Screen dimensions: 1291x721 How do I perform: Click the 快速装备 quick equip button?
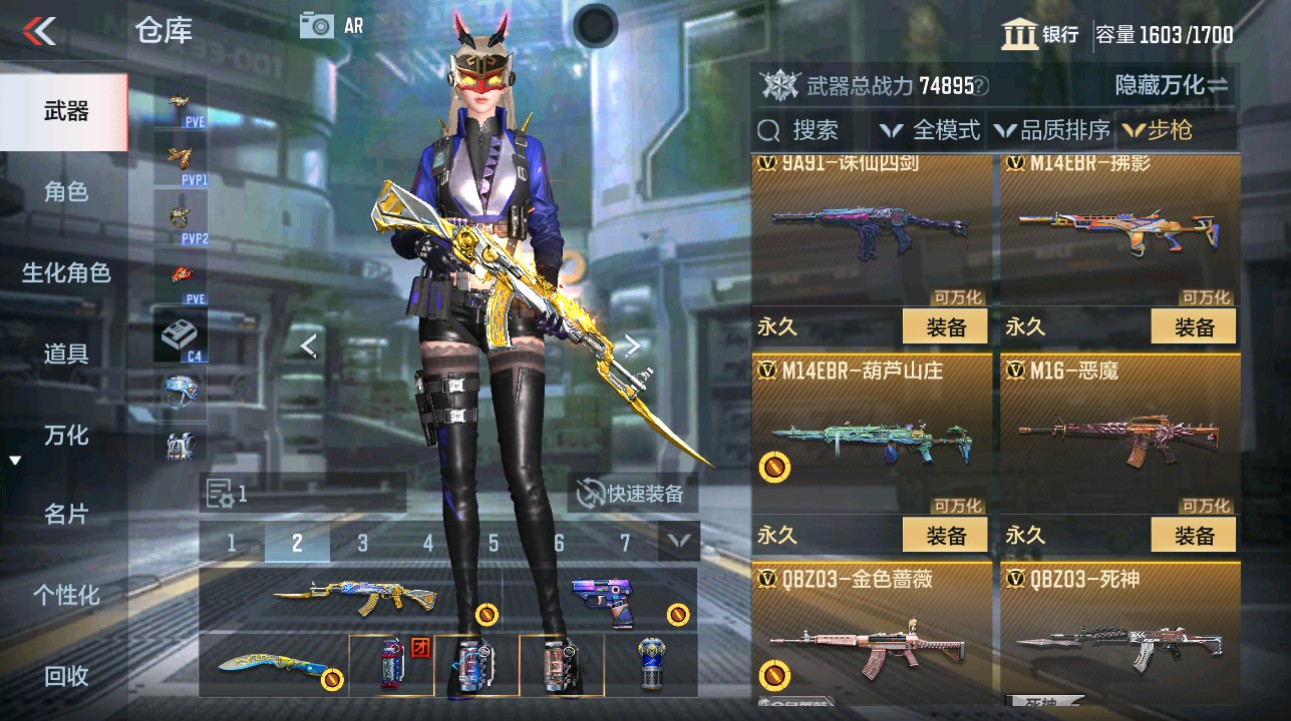point(634,493)
